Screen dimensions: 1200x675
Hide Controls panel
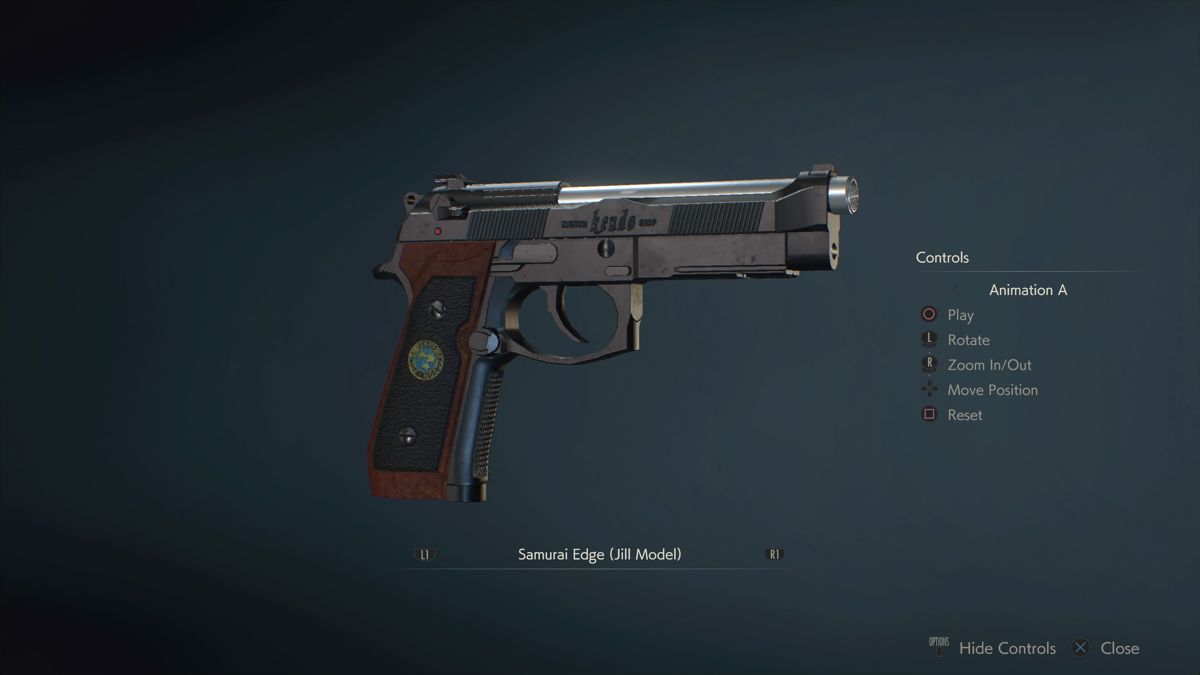point(1006,648)
